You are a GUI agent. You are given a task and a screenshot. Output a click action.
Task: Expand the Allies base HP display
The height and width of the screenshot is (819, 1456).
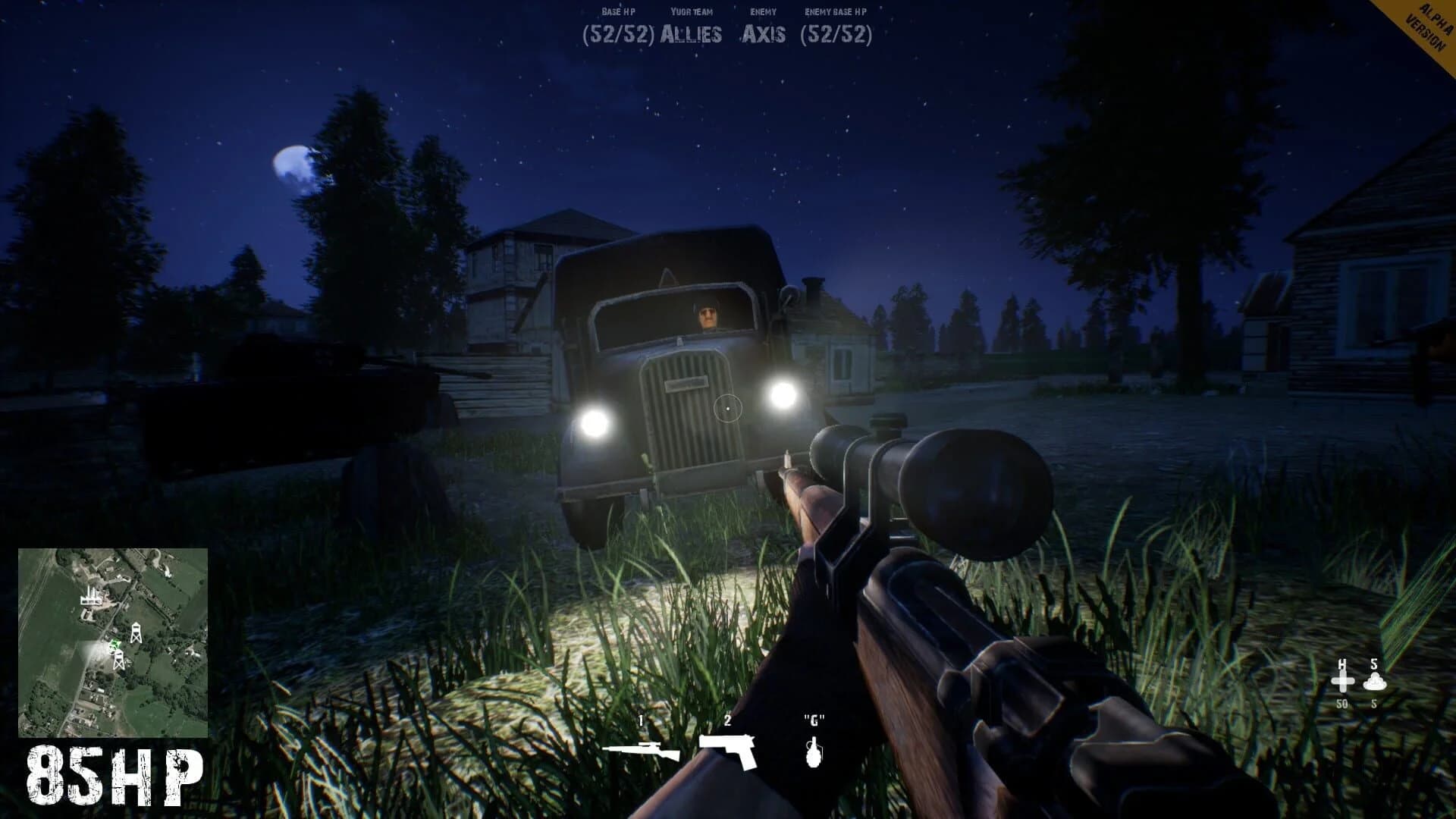tap(619, 33)
